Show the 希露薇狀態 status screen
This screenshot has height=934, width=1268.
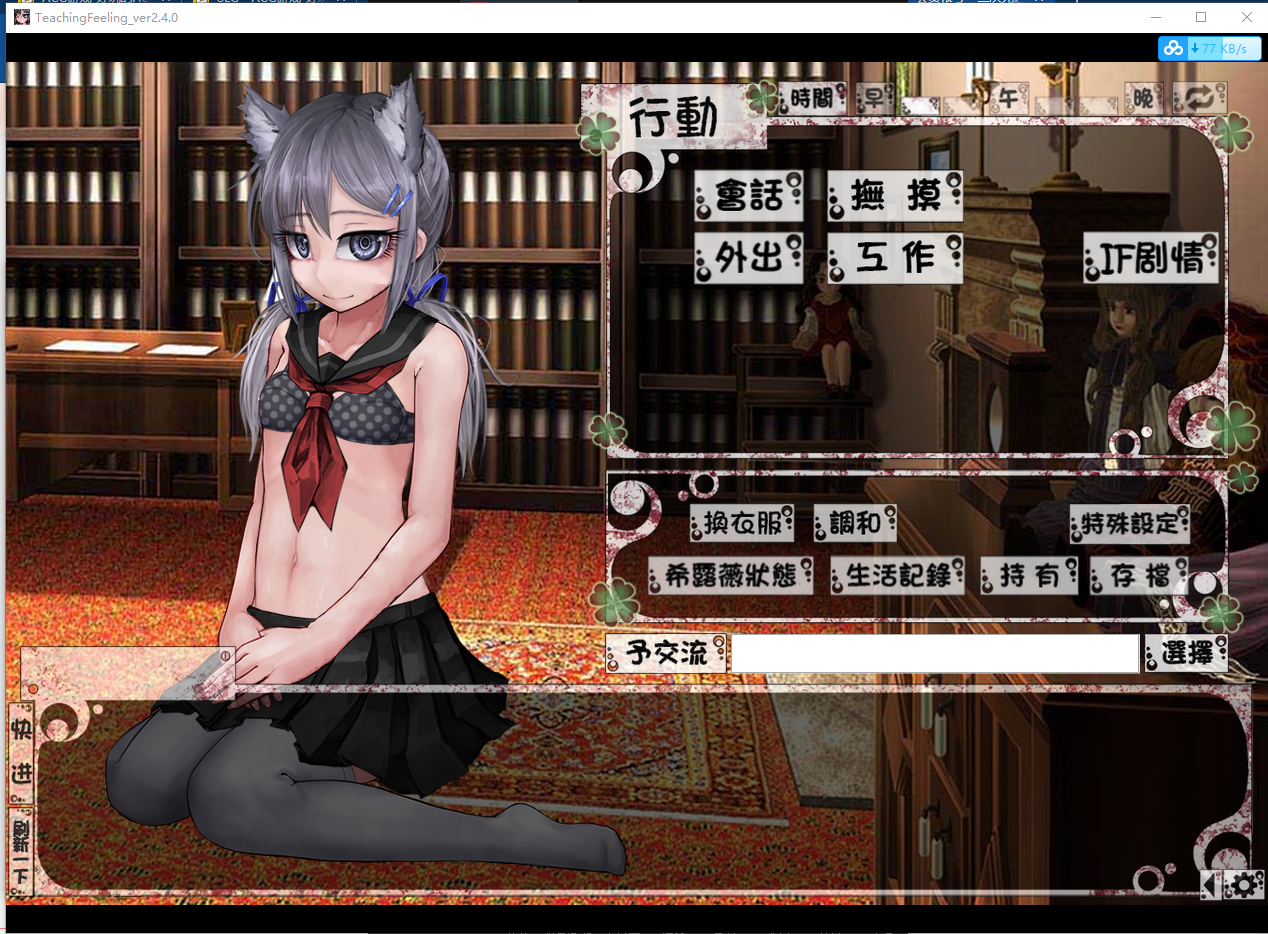tap(730, 576)
